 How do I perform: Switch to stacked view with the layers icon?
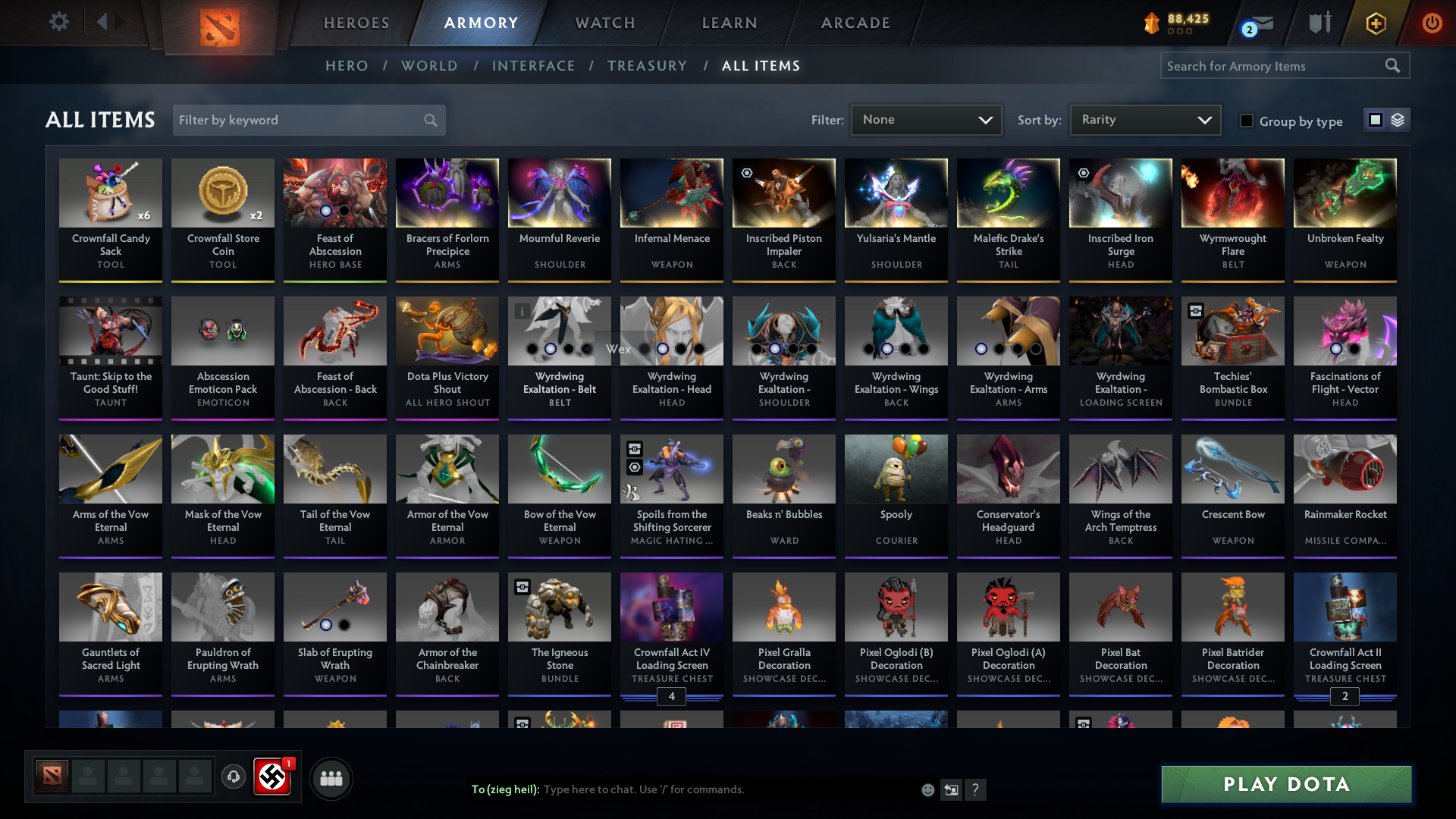[1398, 119]
